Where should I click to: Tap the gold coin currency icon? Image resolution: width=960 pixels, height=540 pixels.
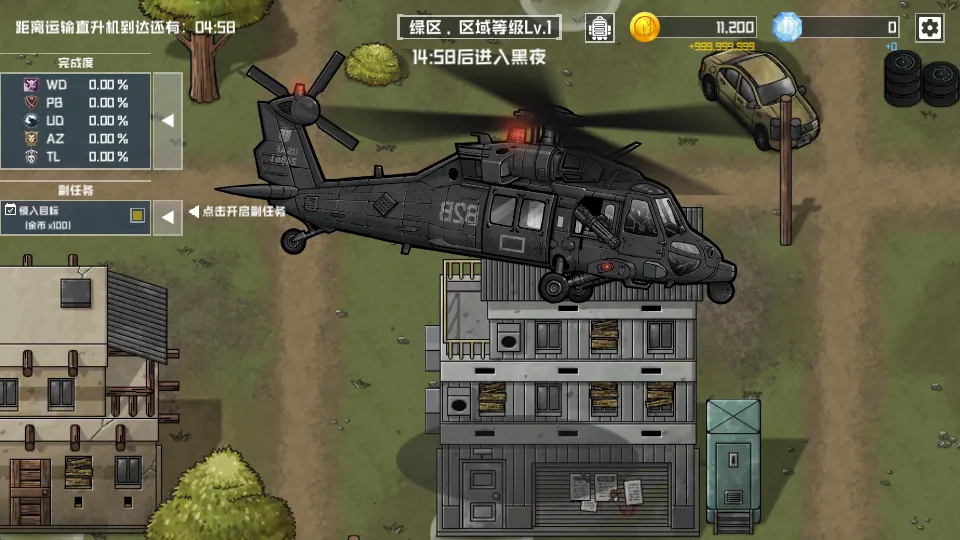pos(645,28)
